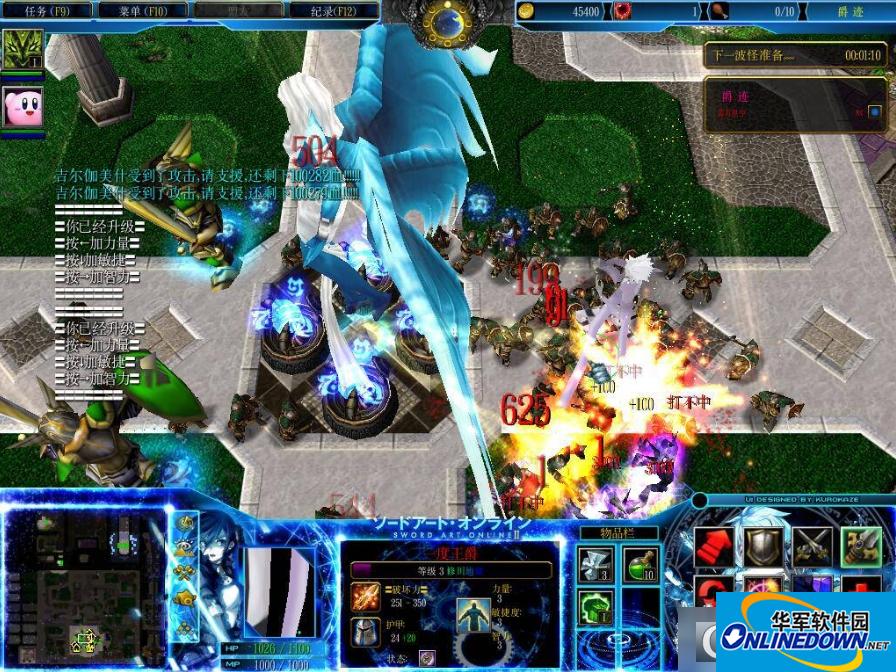The height and width of the screenshot is (672, 896).
Task: Activate the shield hold position command
Action: (761, 546)
